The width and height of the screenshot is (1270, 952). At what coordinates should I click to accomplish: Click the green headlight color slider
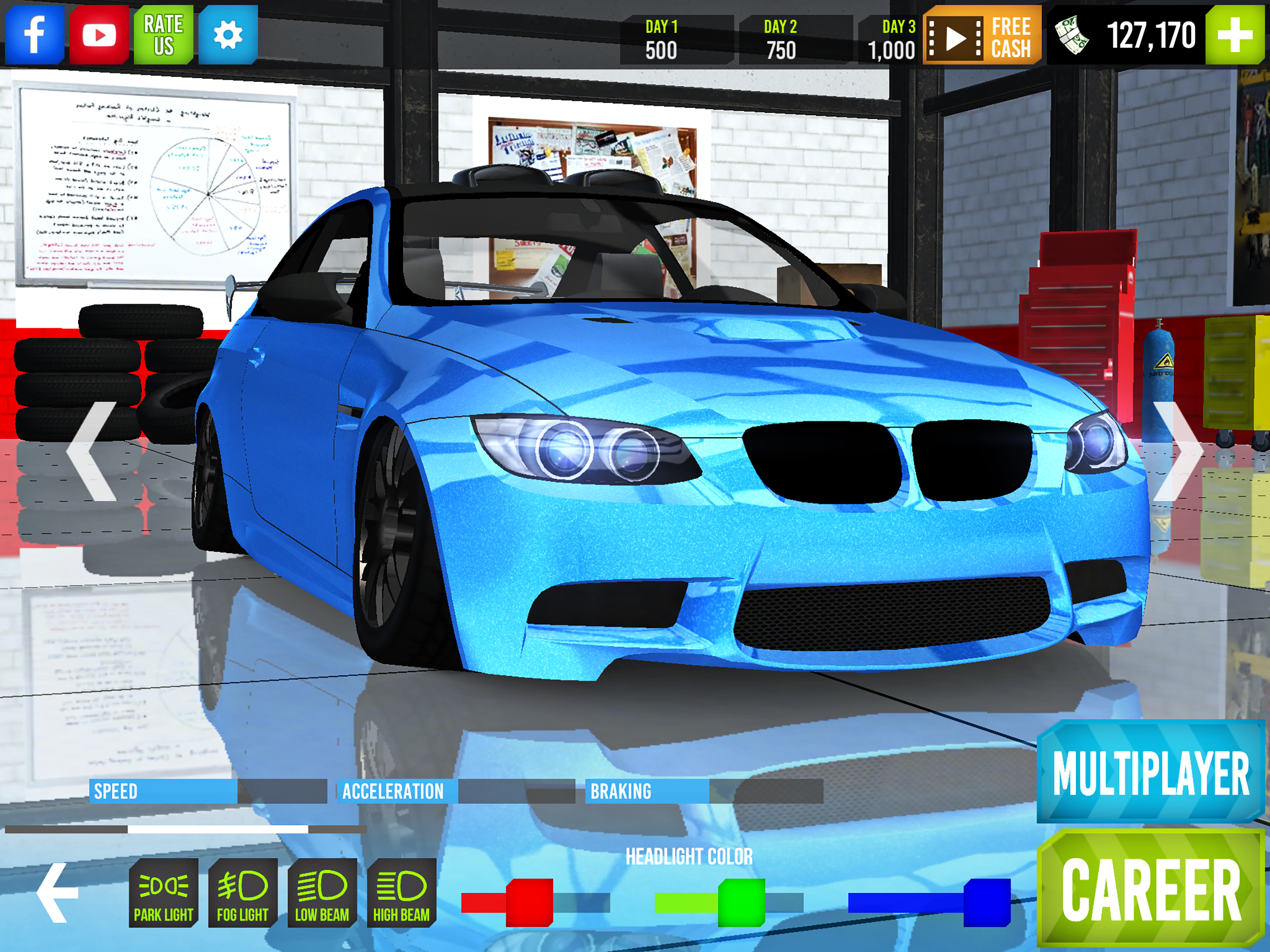[x=741, y=902]
